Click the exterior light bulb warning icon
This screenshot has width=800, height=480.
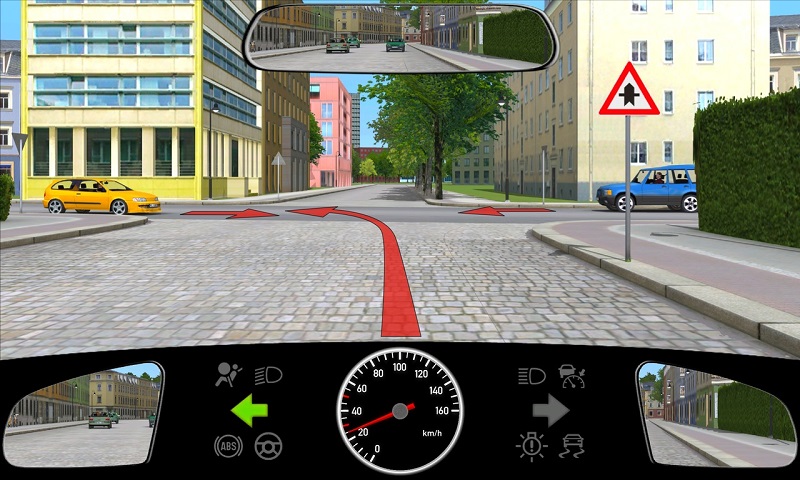pos(531,446)
